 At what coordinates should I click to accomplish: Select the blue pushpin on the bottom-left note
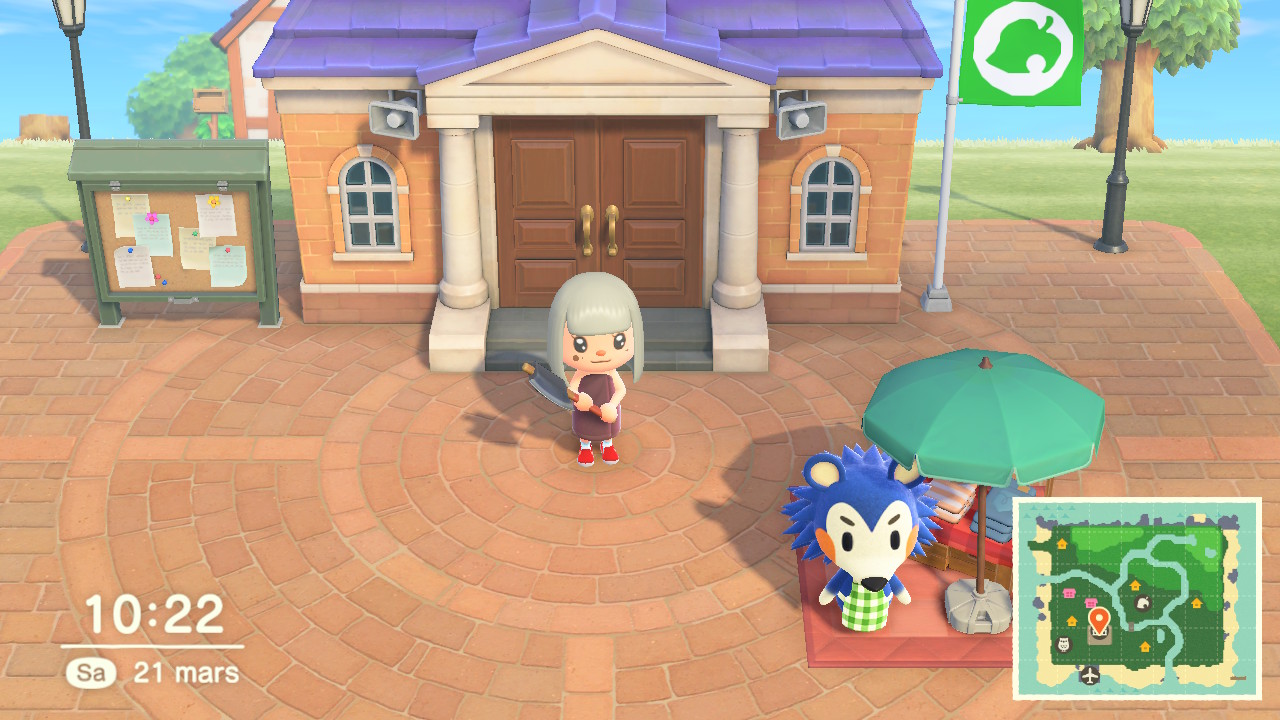coord(130,250)
